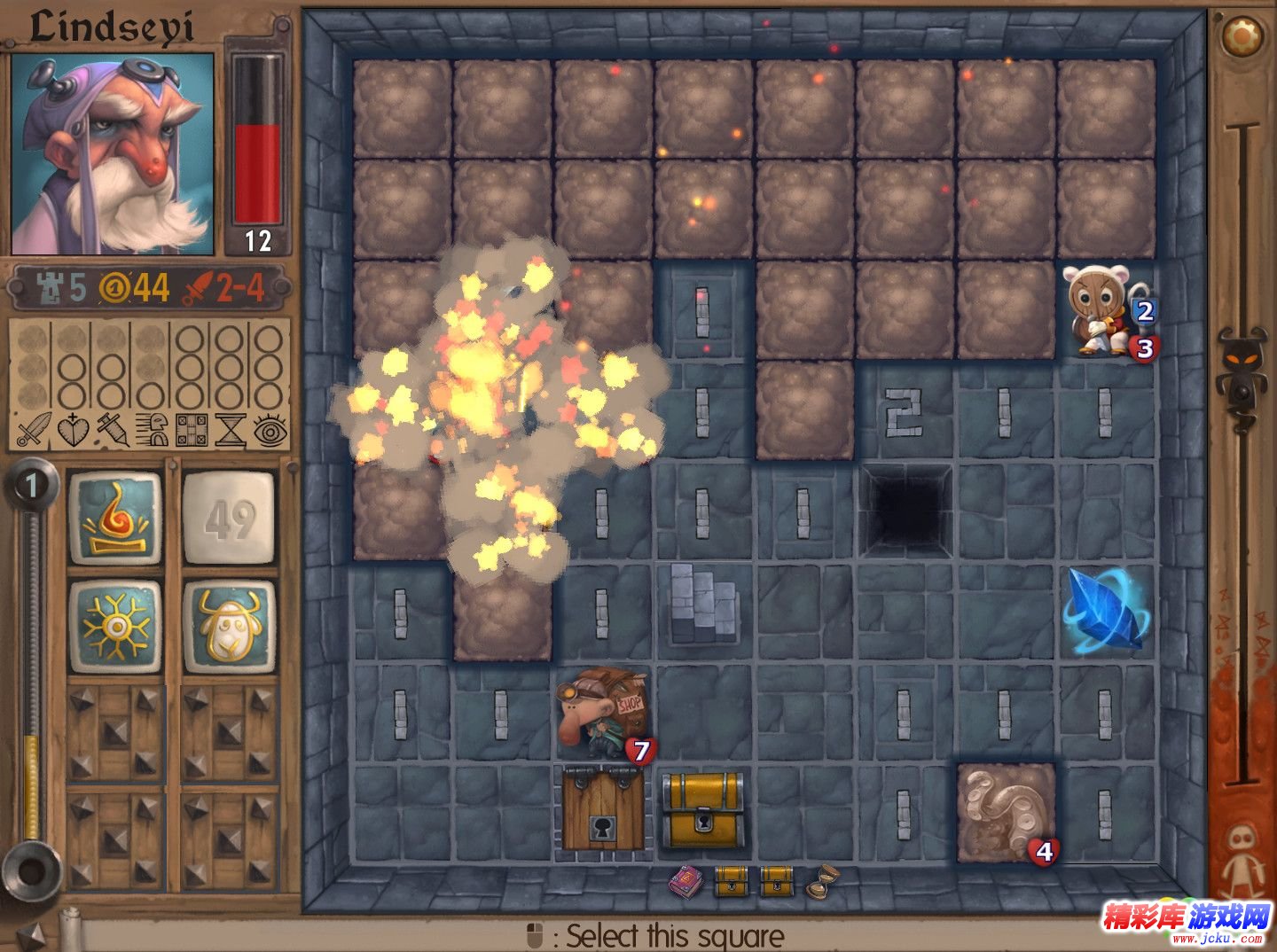
Task: Open the gear settings button
Action: point(1242,35)
